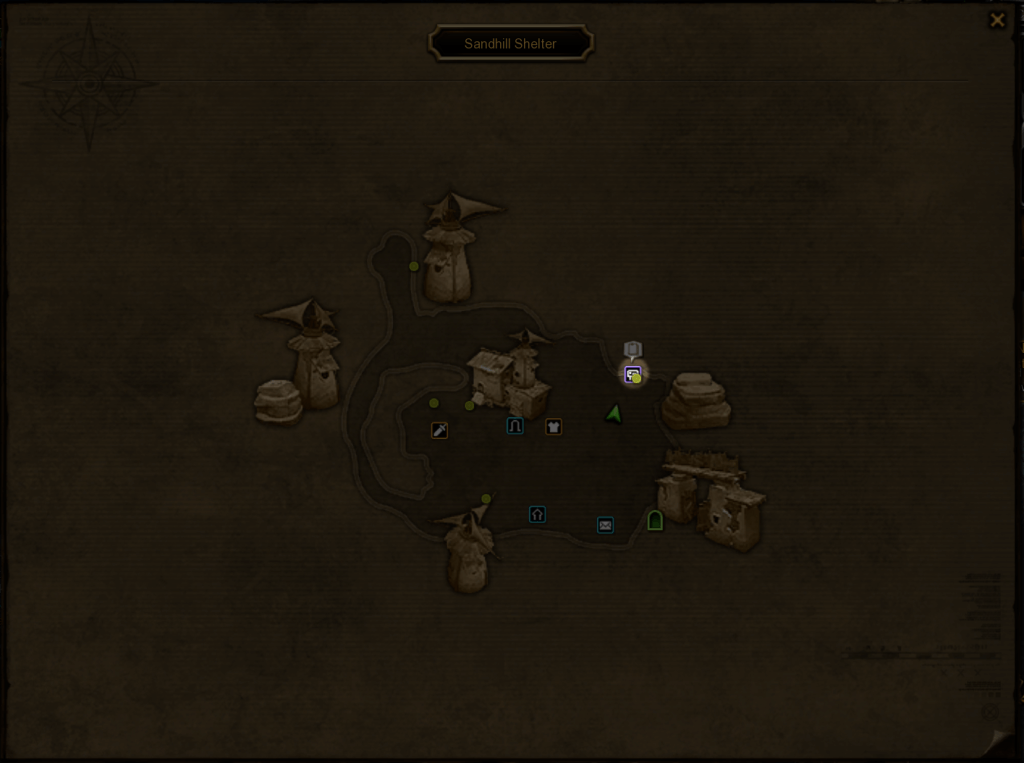Open the mailbox envelope marker
The image size is (1024, 763).
pyautogui.click(x=605, y=525)
